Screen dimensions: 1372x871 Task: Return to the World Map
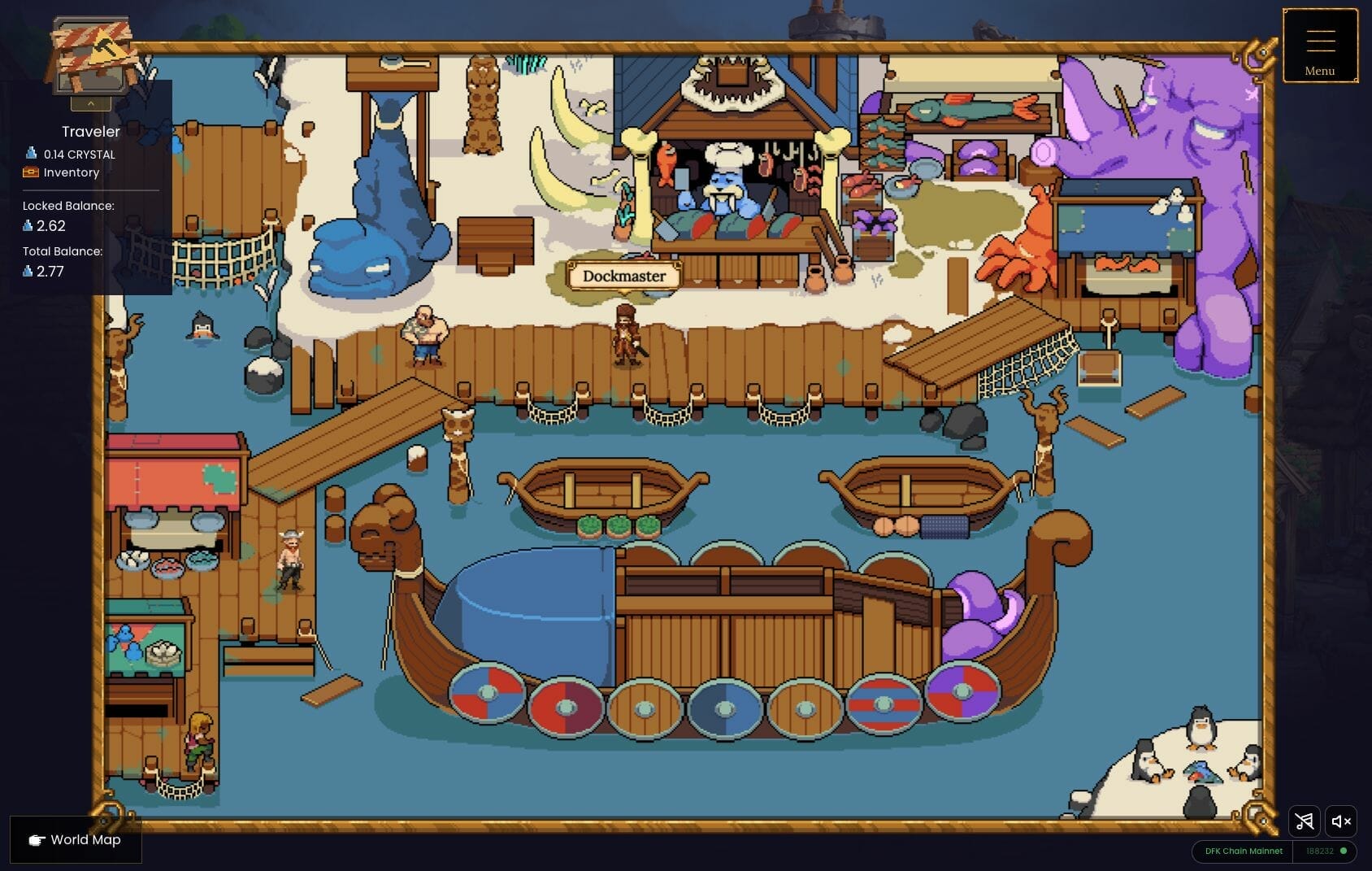76,839
